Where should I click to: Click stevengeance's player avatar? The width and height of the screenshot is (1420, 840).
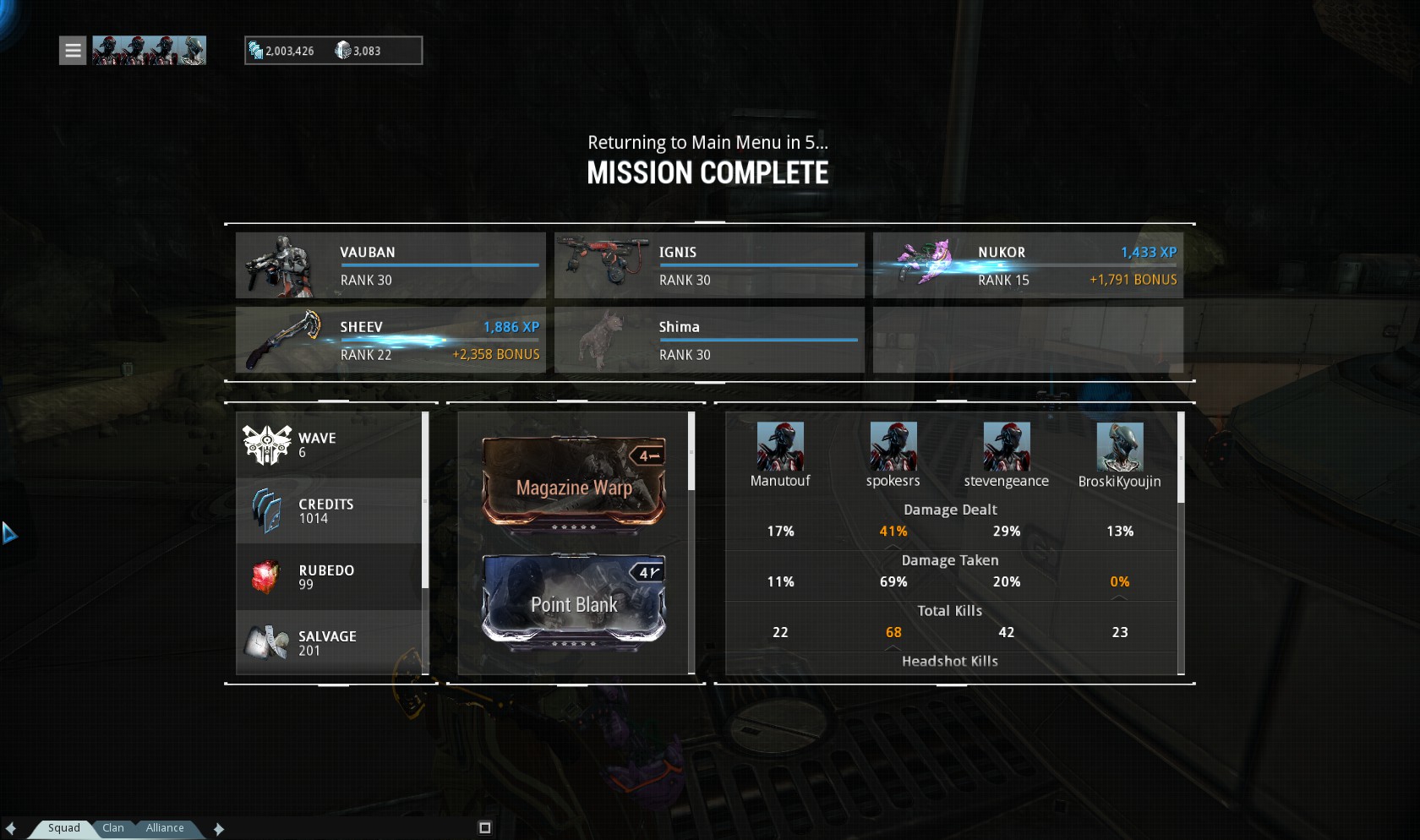tap(1006, 446)
